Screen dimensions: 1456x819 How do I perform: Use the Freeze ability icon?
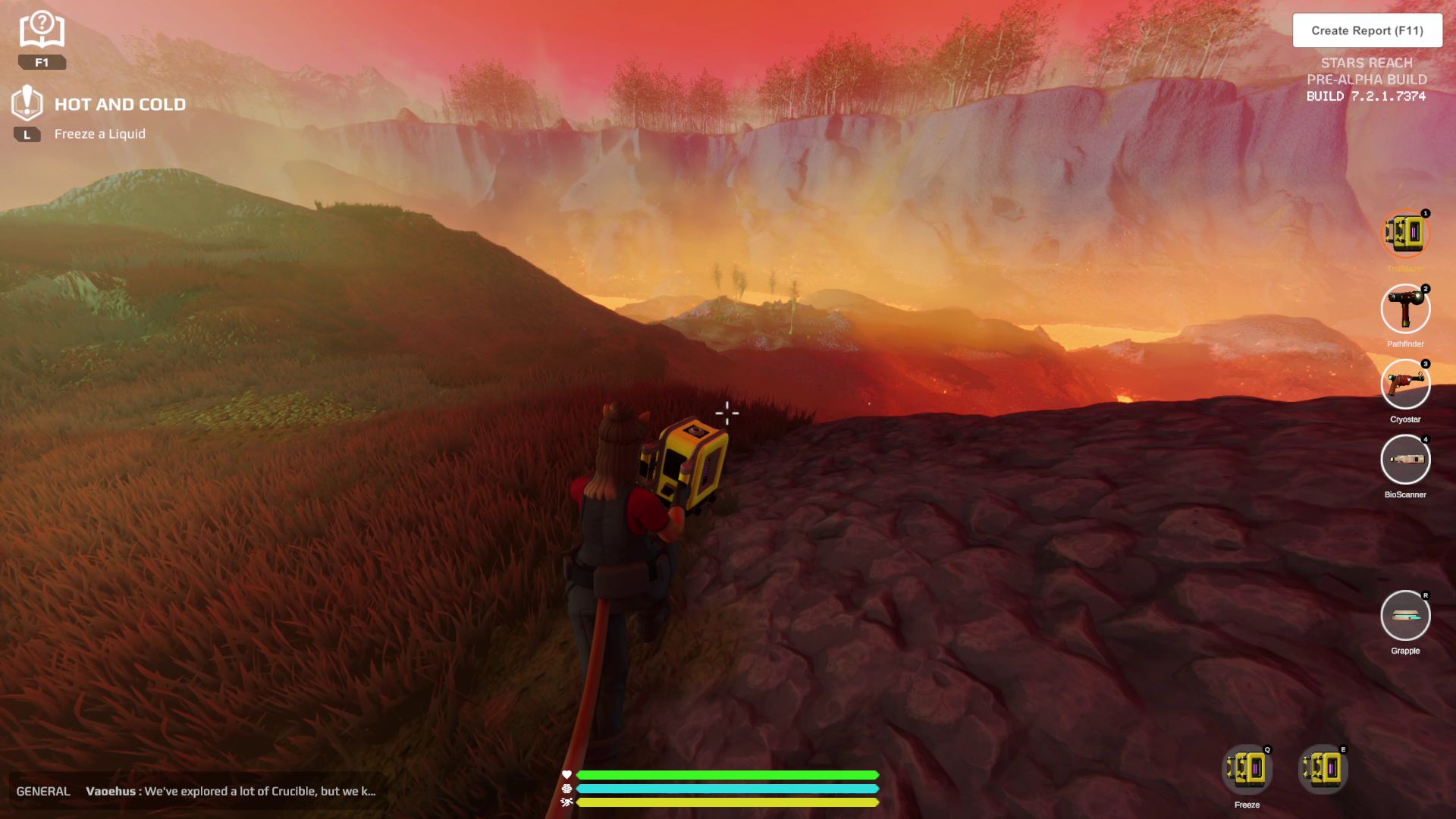[1247, 770]
